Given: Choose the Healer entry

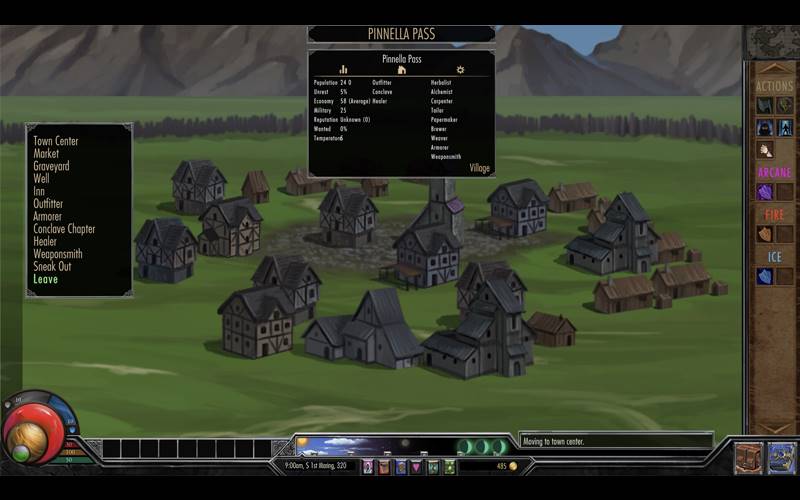Looking at the screenshot, I should point(45,241).
